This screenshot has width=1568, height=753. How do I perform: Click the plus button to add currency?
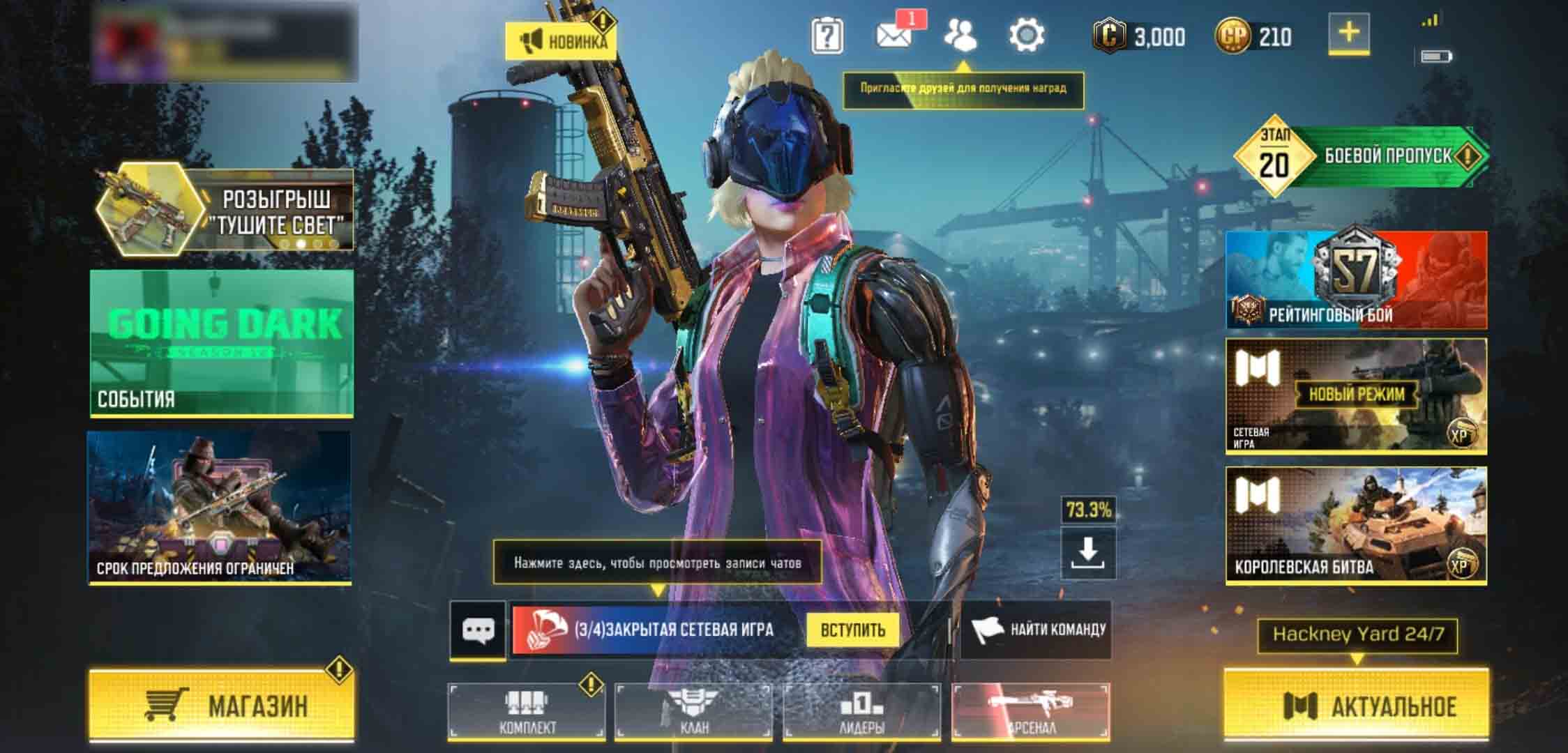click(x=1349, y=33)
